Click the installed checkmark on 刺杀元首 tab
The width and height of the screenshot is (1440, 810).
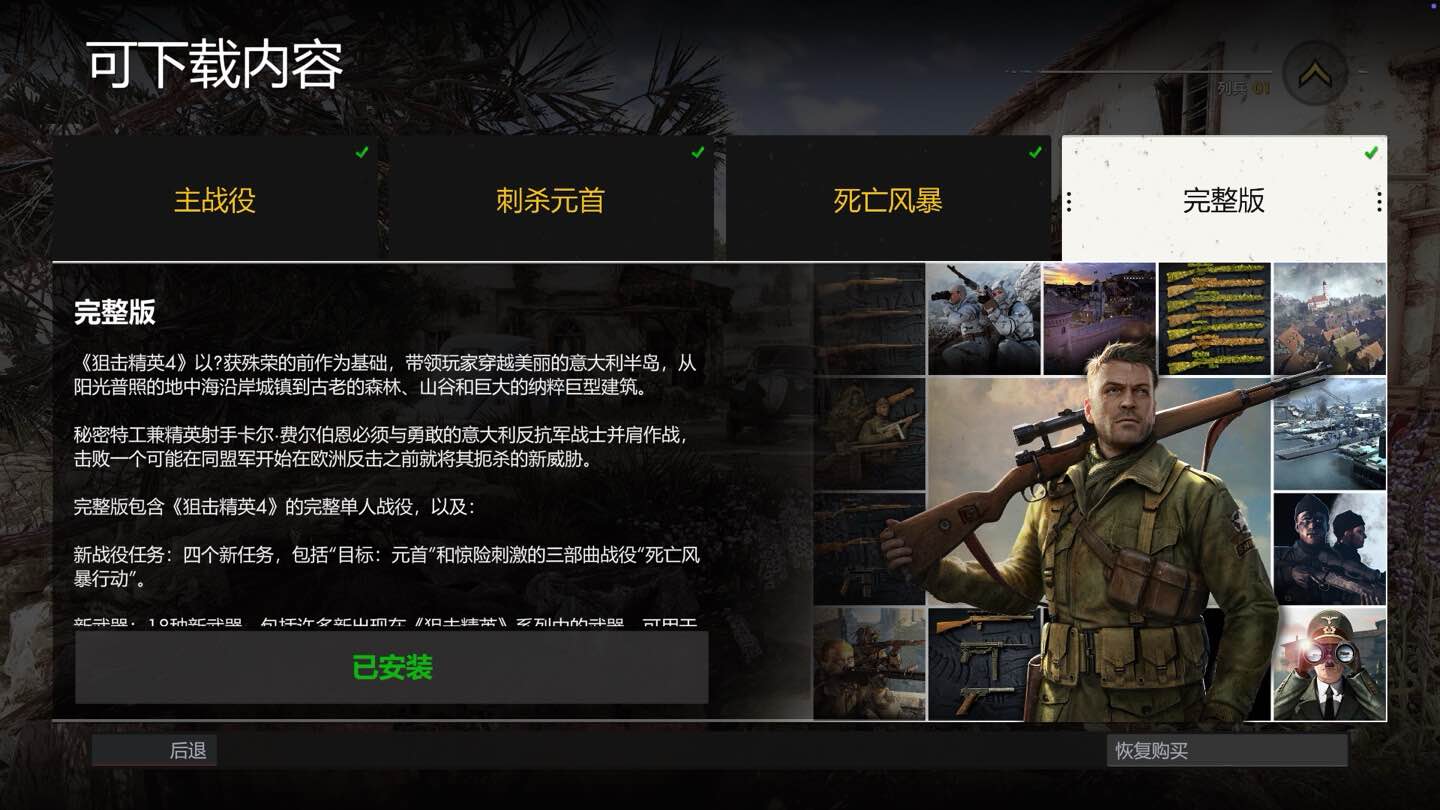tap(697, 152)
